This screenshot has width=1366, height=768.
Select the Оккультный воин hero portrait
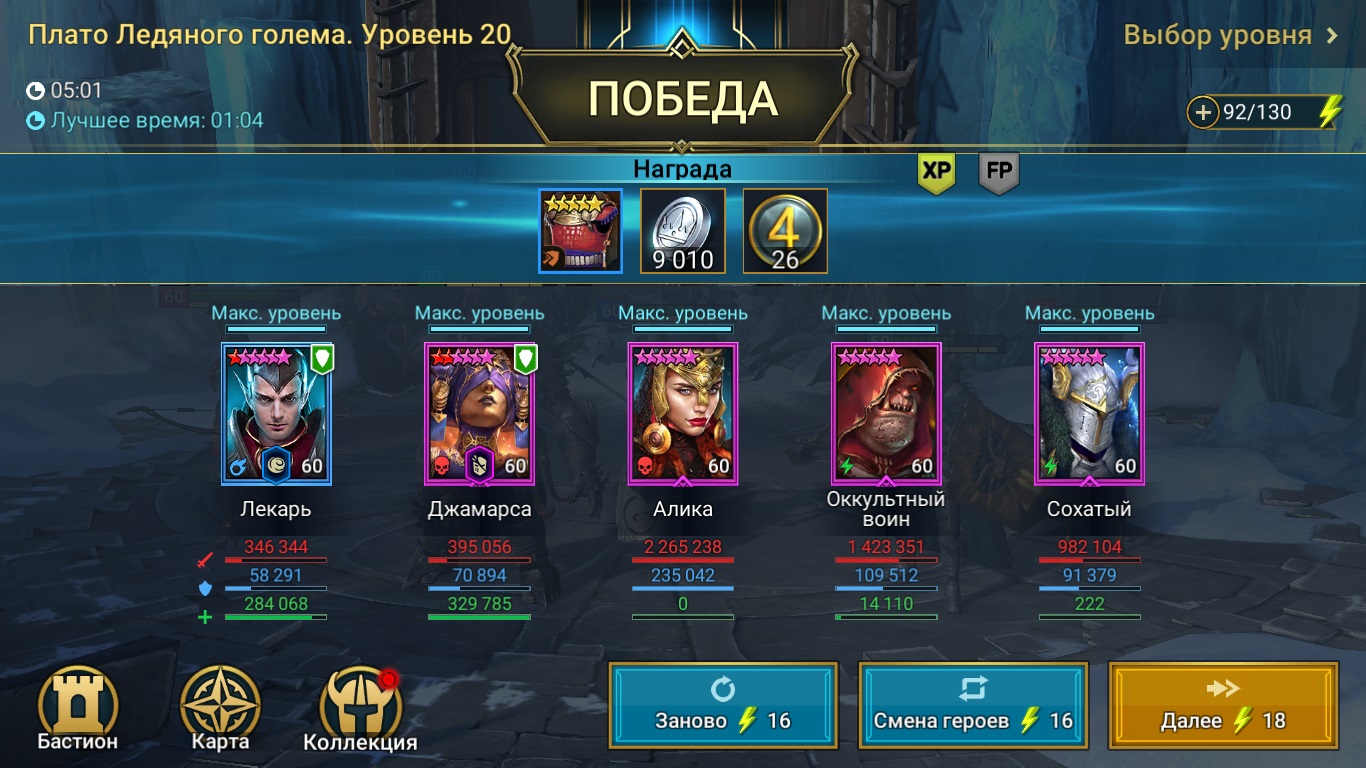pyautogui.click(x=886, y=412)
